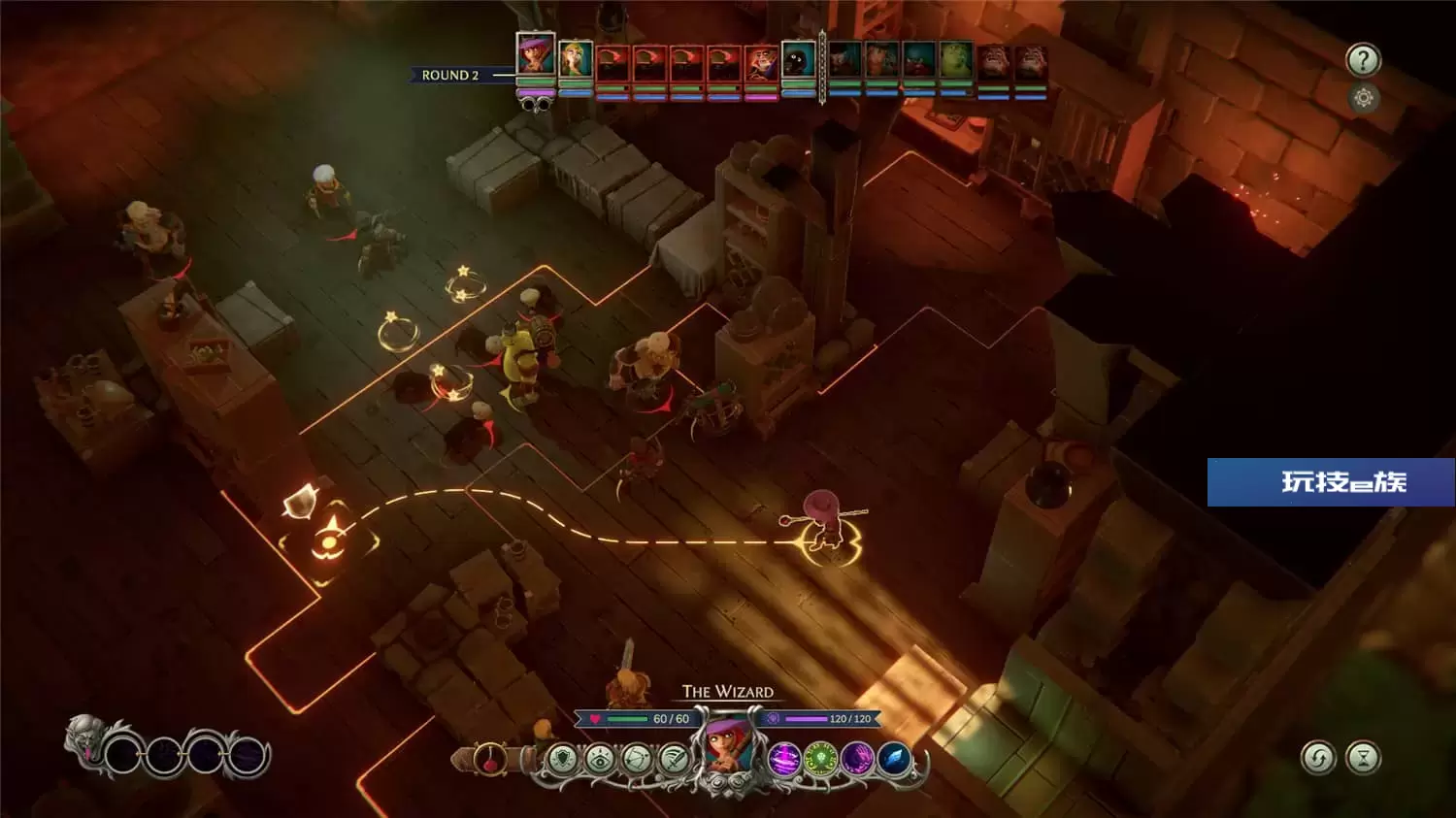Choose the bow ranged attack ability

pyautogui.click(x=637, y=759)
